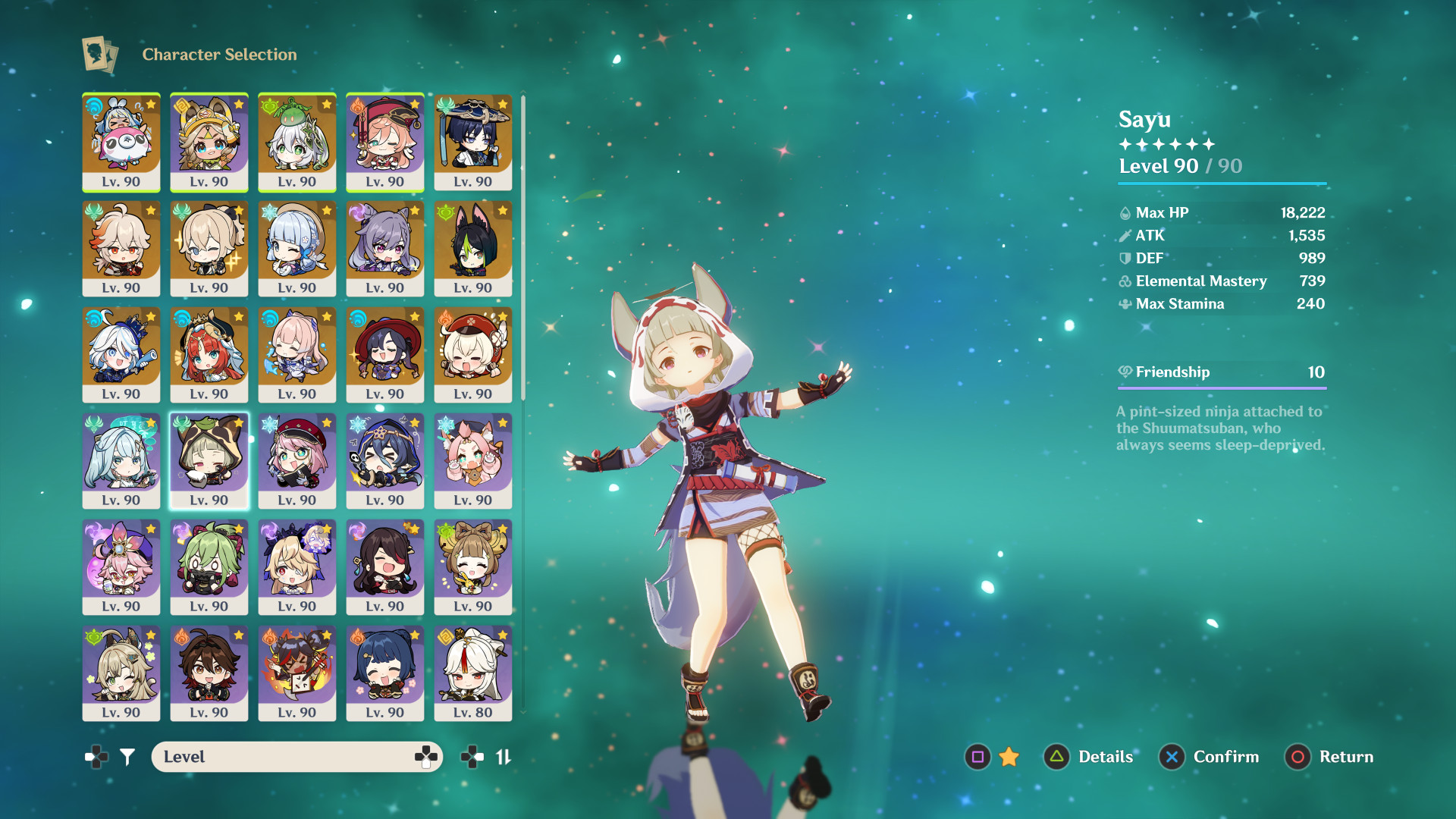Open the character filter funnel icon
This screenshot has width=1456, height=819.
pos(127,757)
